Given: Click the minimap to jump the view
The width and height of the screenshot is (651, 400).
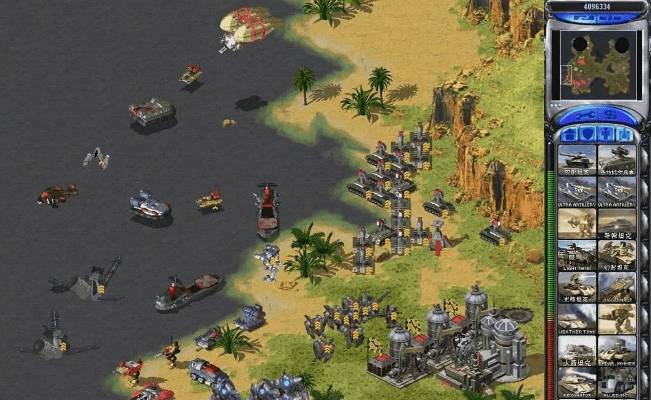Looking at the screenshot, I should pyautogui.click(x=597, y=58).
